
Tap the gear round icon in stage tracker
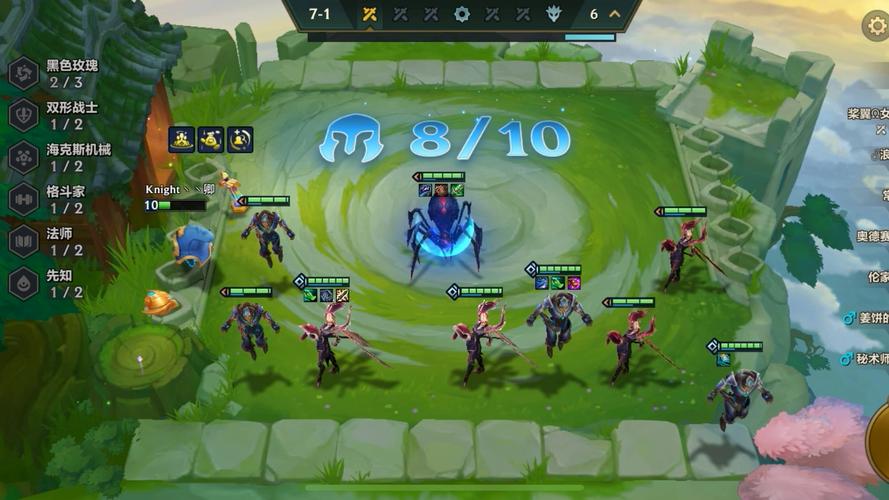click(x=461, y=14)
